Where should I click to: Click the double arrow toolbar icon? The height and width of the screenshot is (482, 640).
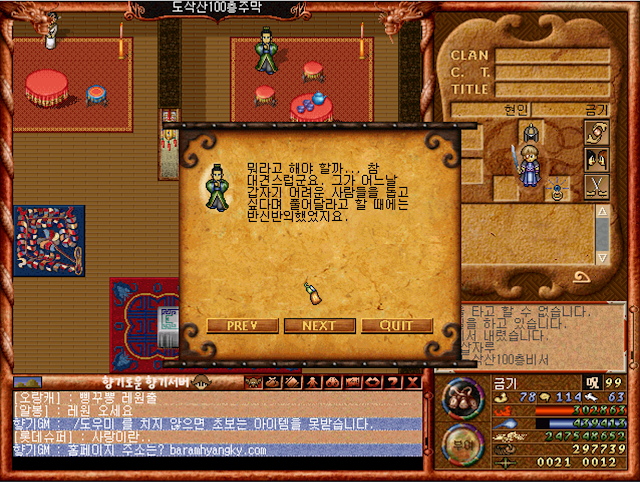(373, 382)
